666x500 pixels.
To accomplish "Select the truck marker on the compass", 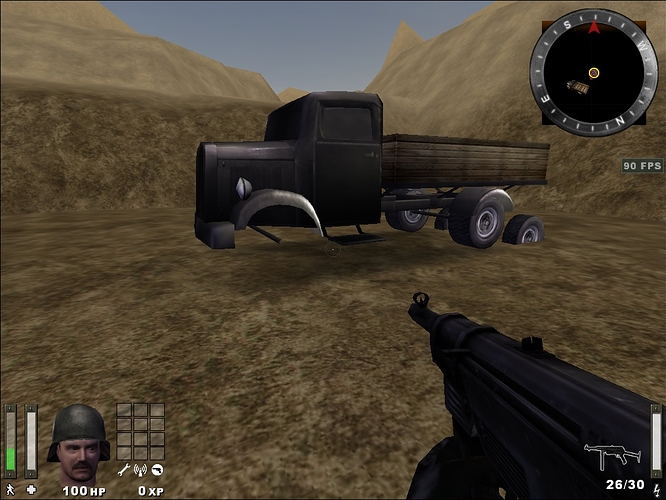I will tap(577, 88).
